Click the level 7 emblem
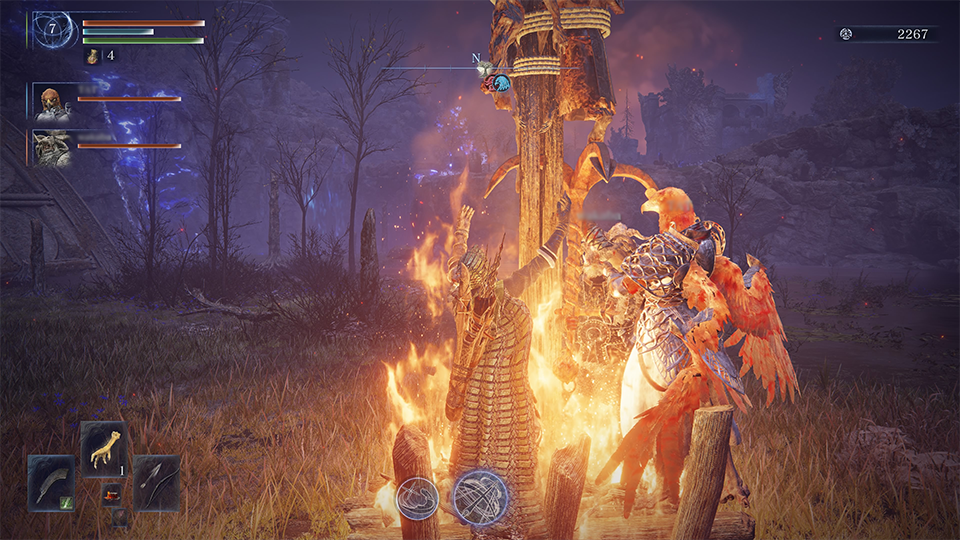Viewport: 960px width, 540px height. [52, 31]
